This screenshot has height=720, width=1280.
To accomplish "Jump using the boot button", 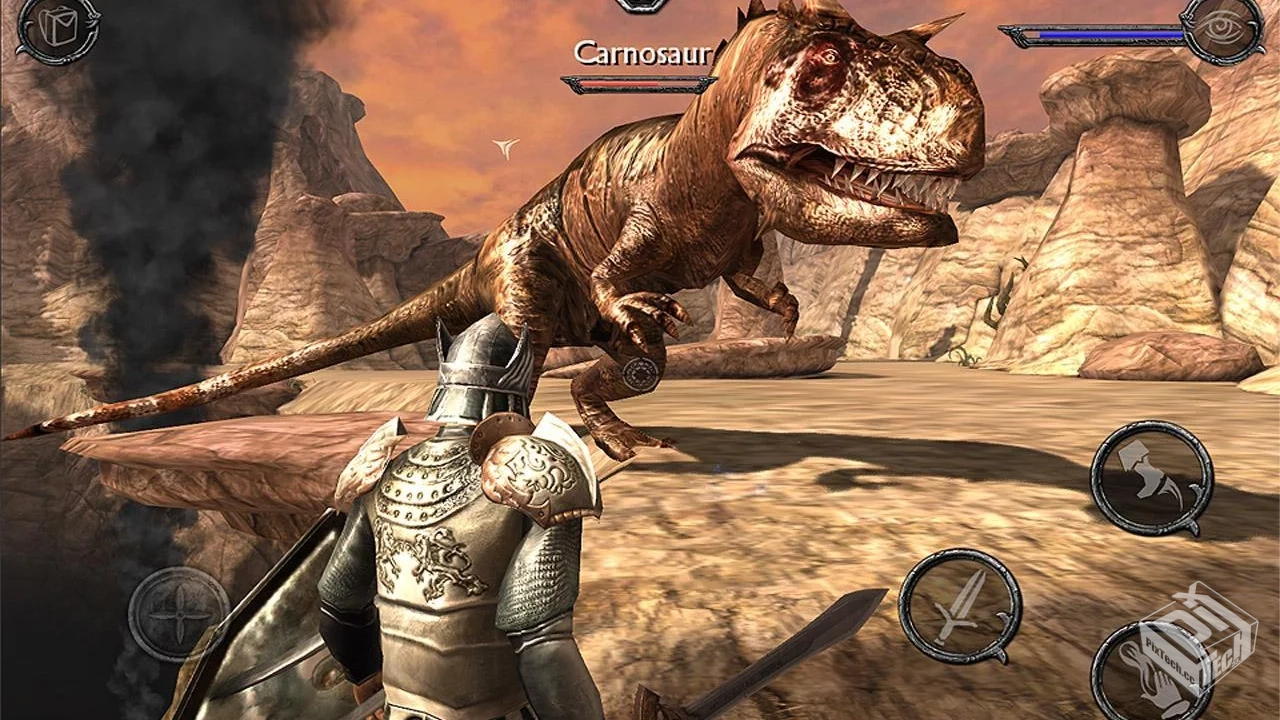I will coord(1150,477).
